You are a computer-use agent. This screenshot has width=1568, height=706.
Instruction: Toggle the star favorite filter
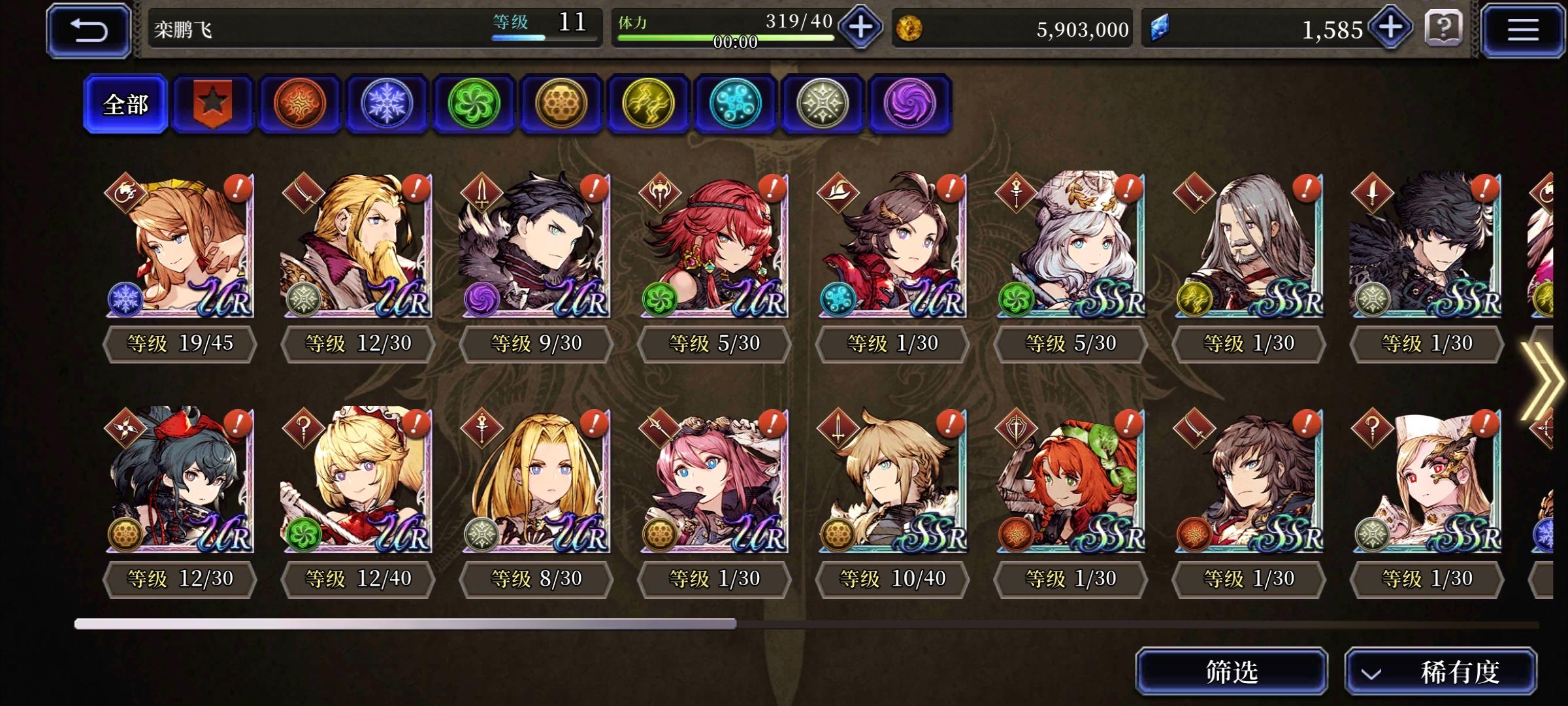212,103
